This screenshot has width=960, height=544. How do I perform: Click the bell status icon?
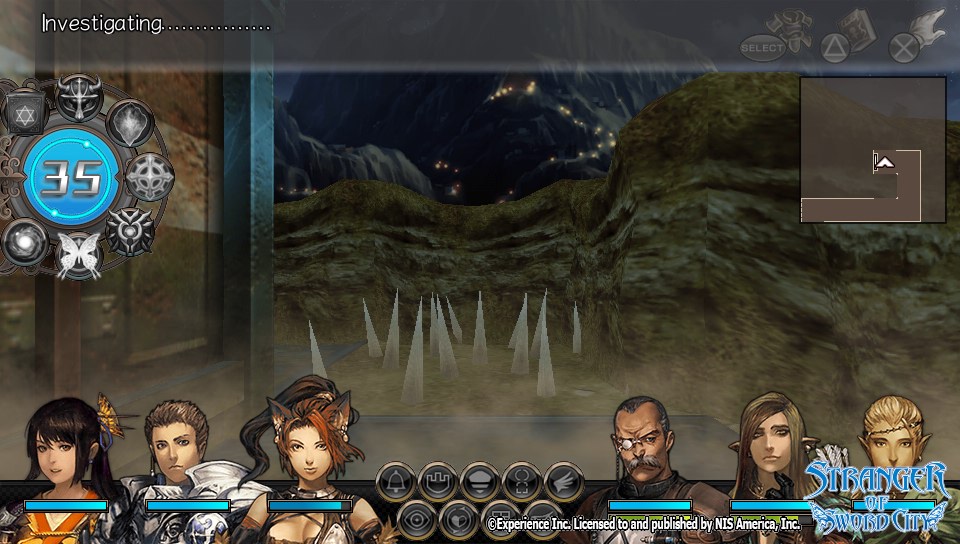pos(396,482)
